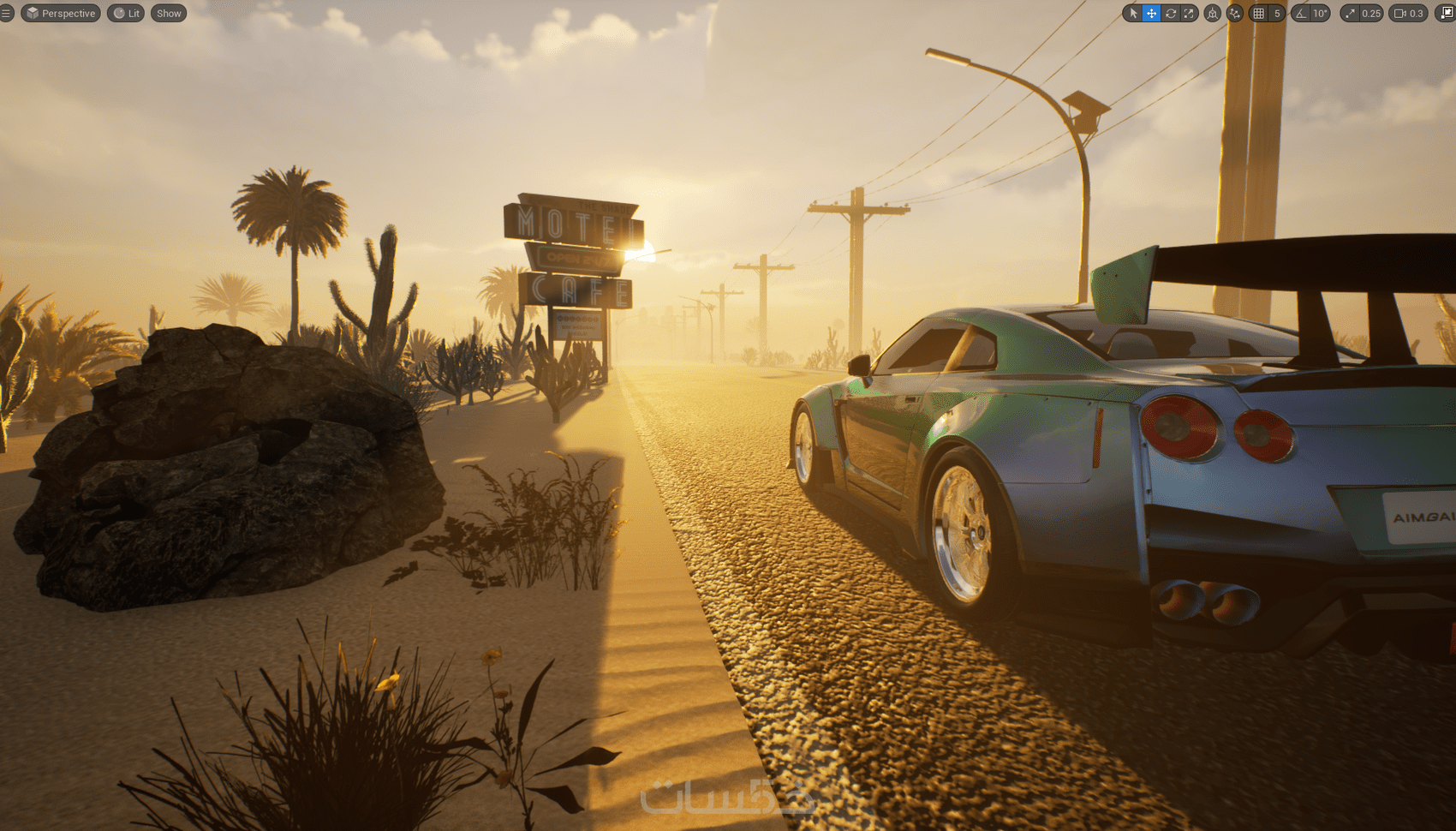The width and height of the screenshot is (1456, 831).
Task: Click the maximize or restore viewport button
Action: point(1447,14)
